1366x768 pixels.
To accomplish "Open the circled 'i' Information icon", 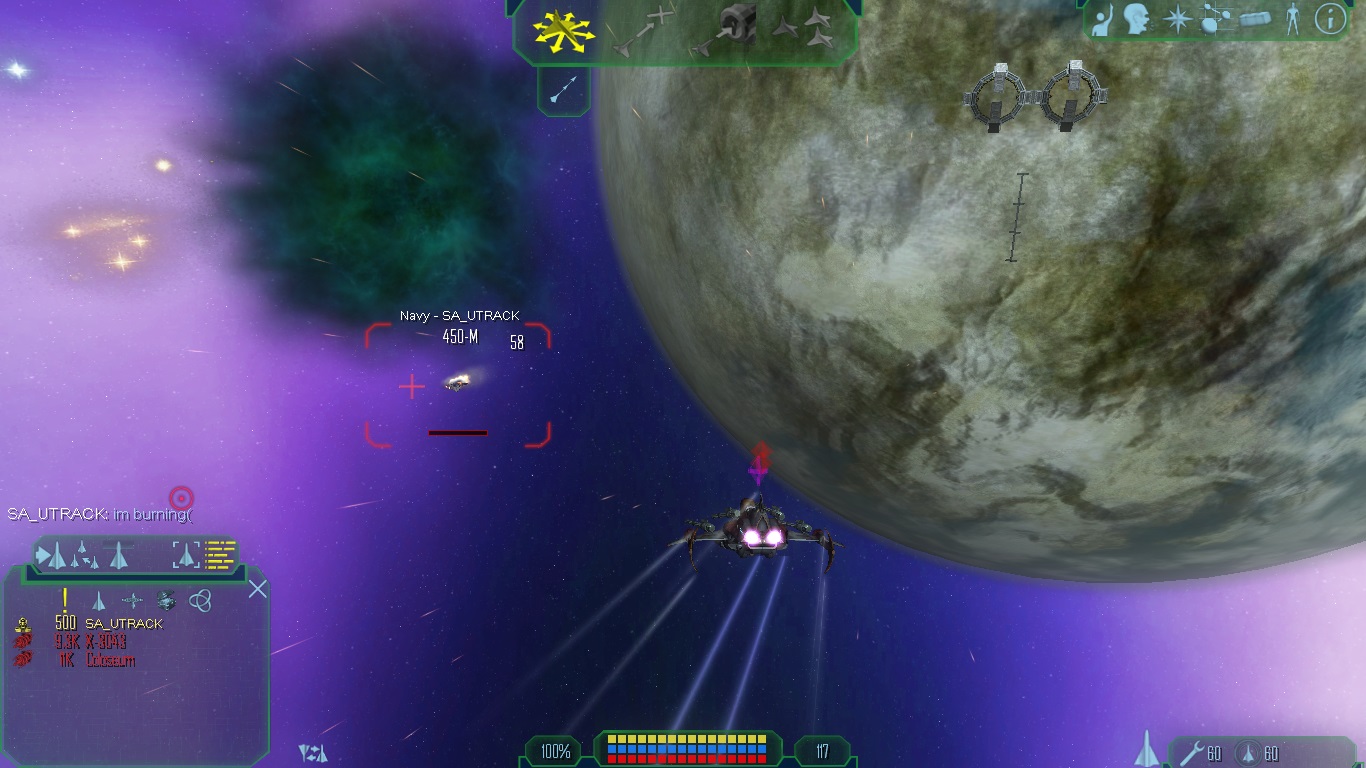I will (1329, 20).
